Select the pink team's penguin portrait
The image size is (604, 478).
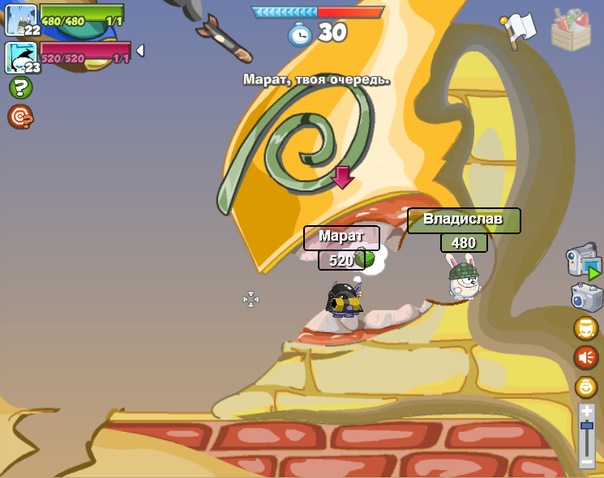pyautogui.click(x=21, y=57)
